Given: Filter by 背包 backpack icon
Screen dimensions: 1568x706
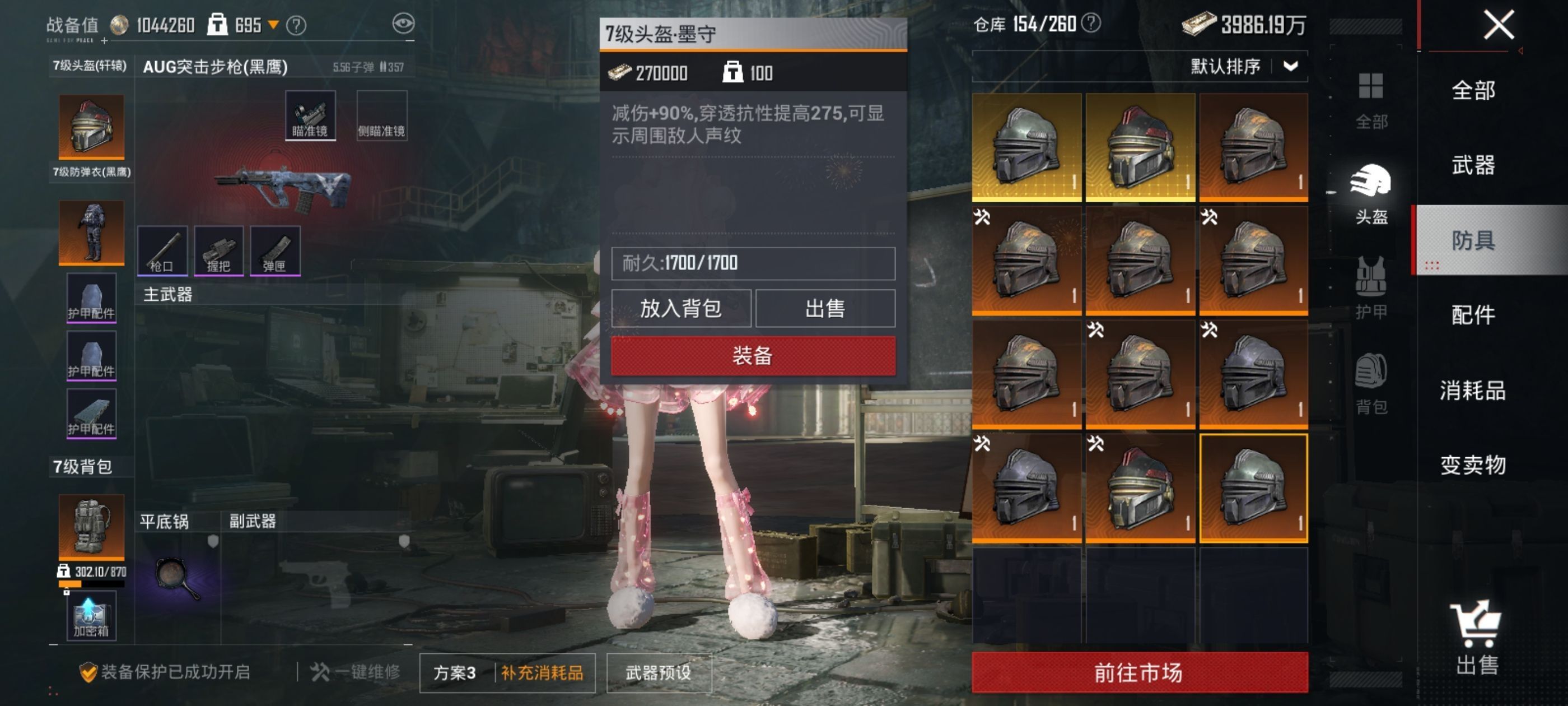Looking at the screenshot, I should 1371,383.
